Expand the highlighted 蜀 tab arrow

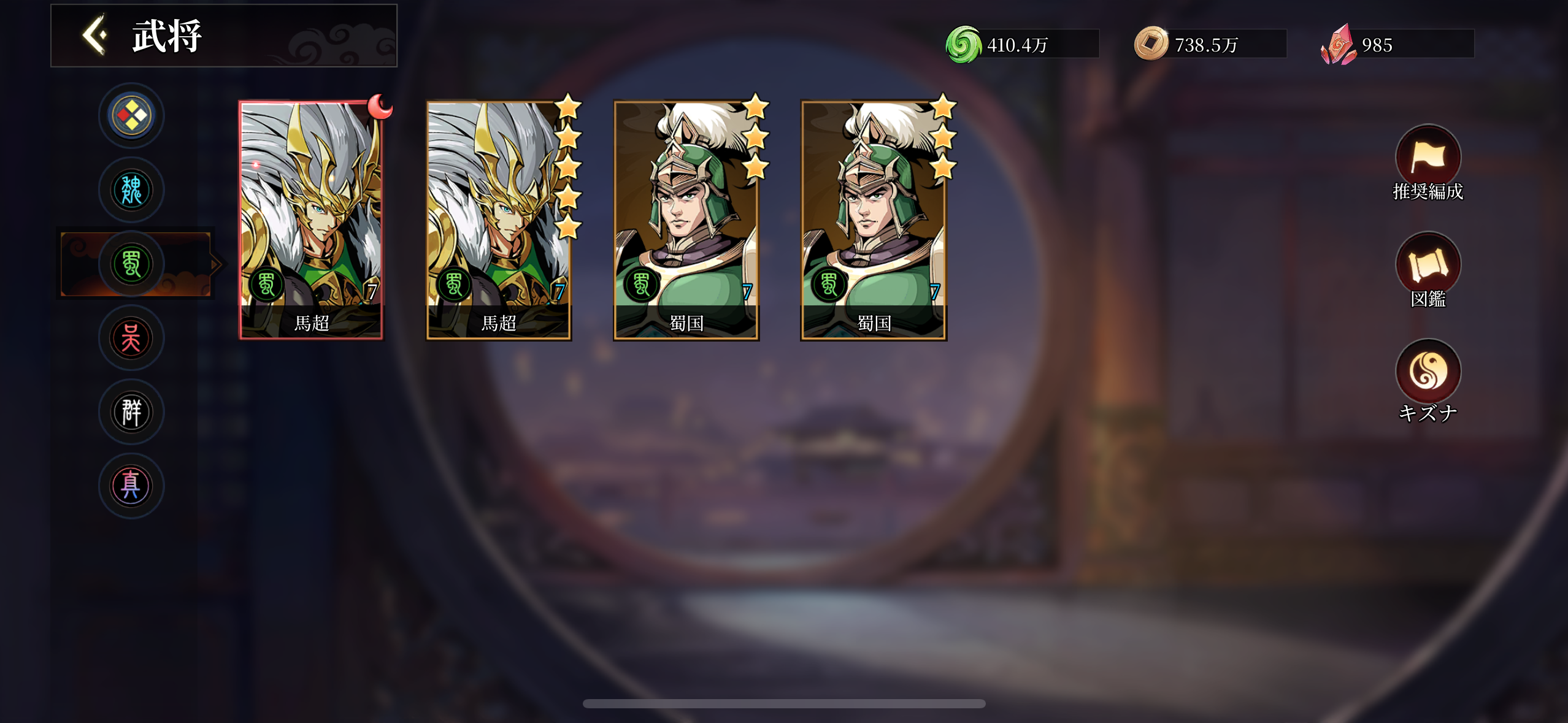coord(215,264)
